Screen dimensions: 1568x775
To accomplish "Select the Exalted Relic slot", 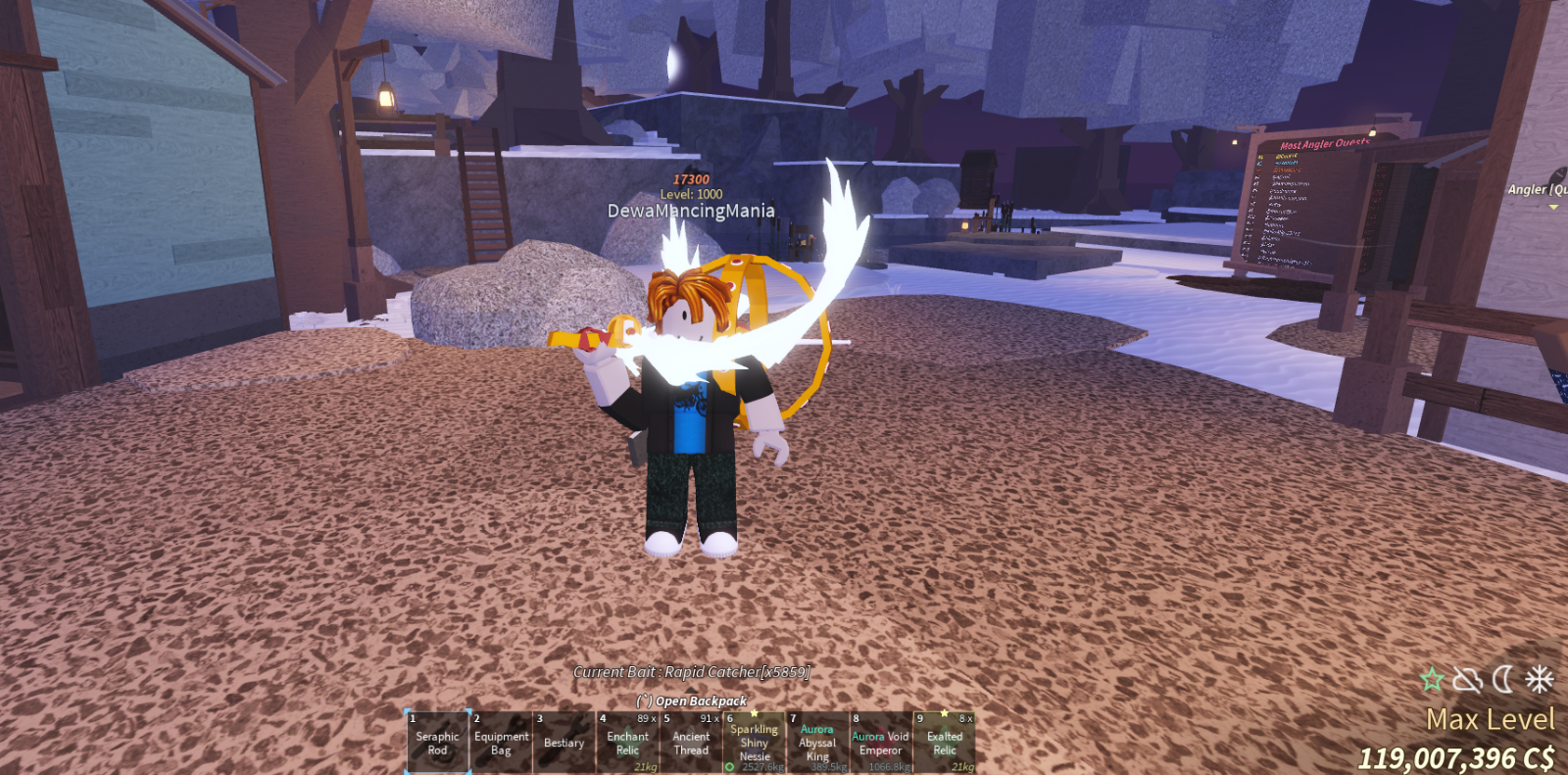I will click(x=944, y=743).
